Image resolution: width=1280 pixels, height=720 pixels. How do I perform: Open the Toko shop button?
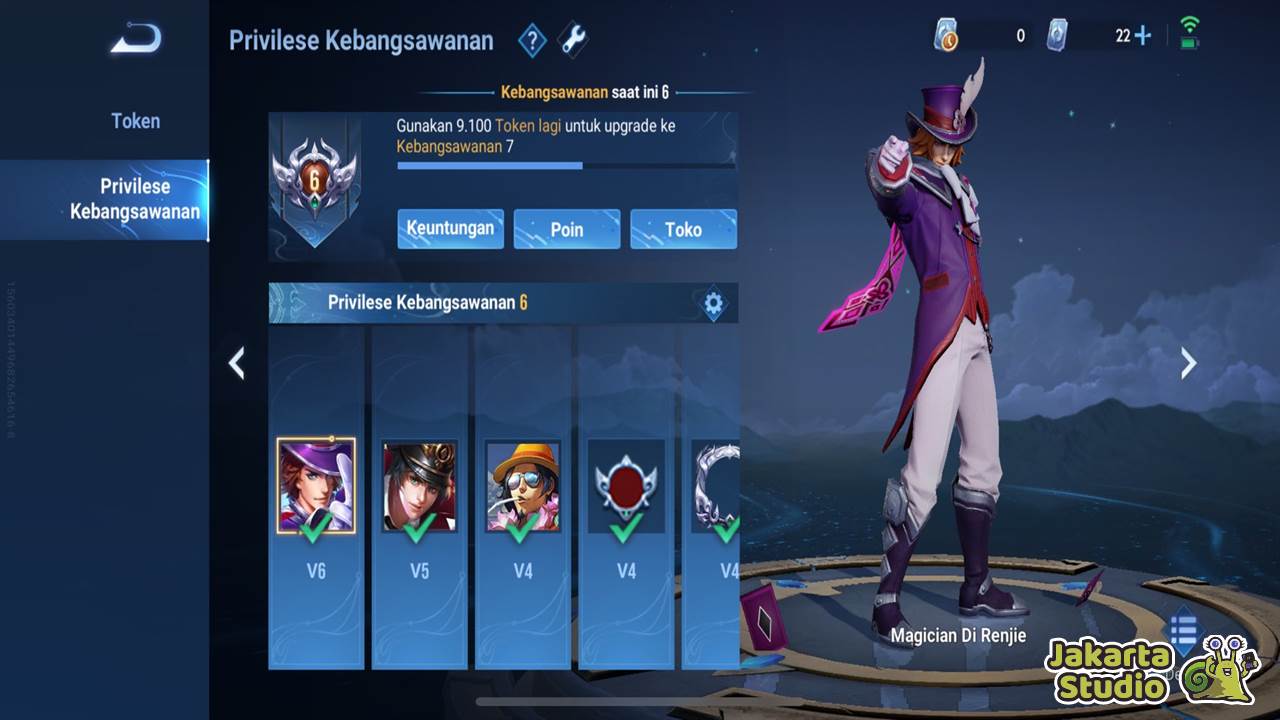[684, 229]
